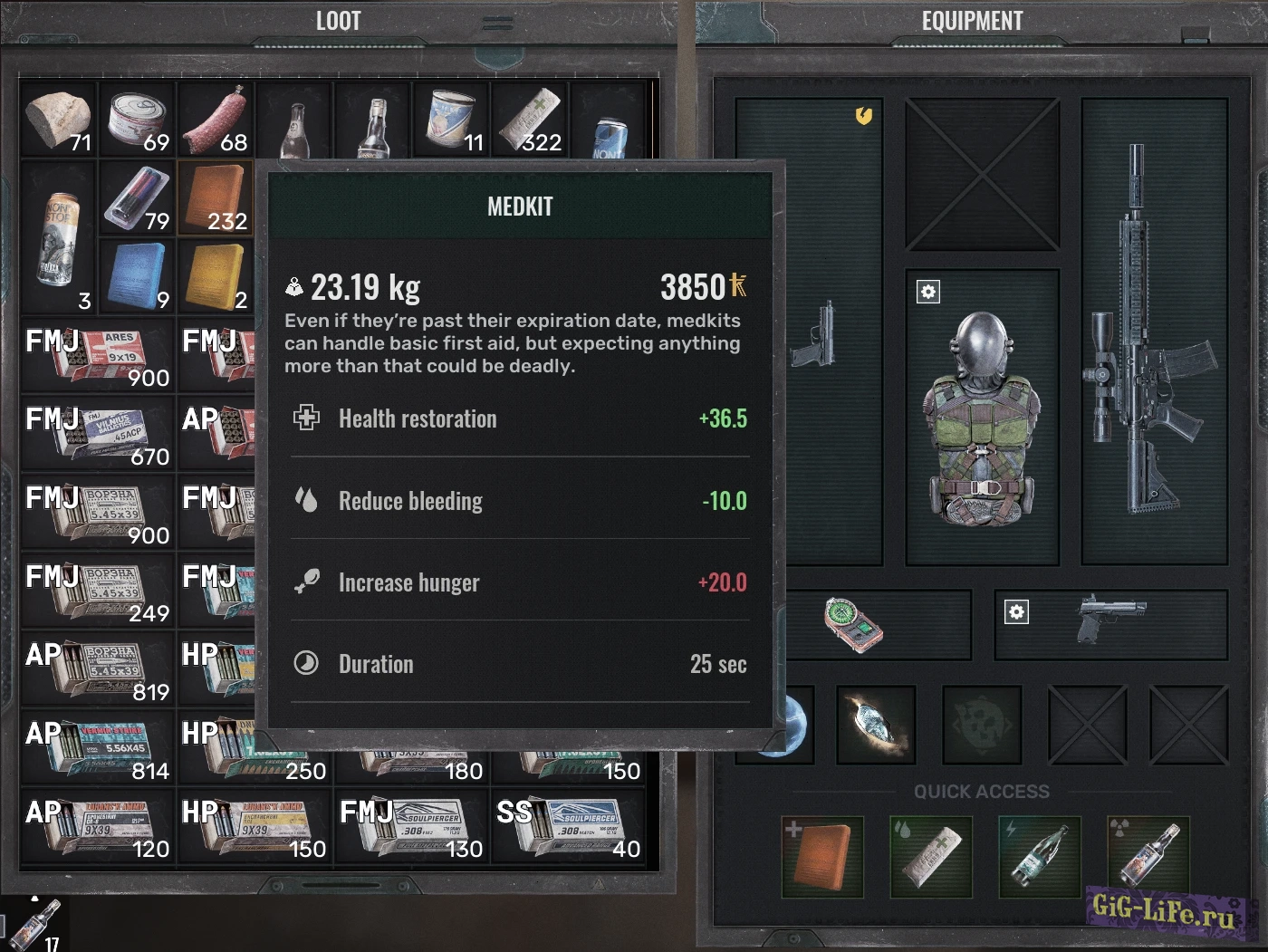This screenshot has width=1268, height=952.
Task: Choose the SS .308 ammo stack of 40
Action: [x=569, y=826]
